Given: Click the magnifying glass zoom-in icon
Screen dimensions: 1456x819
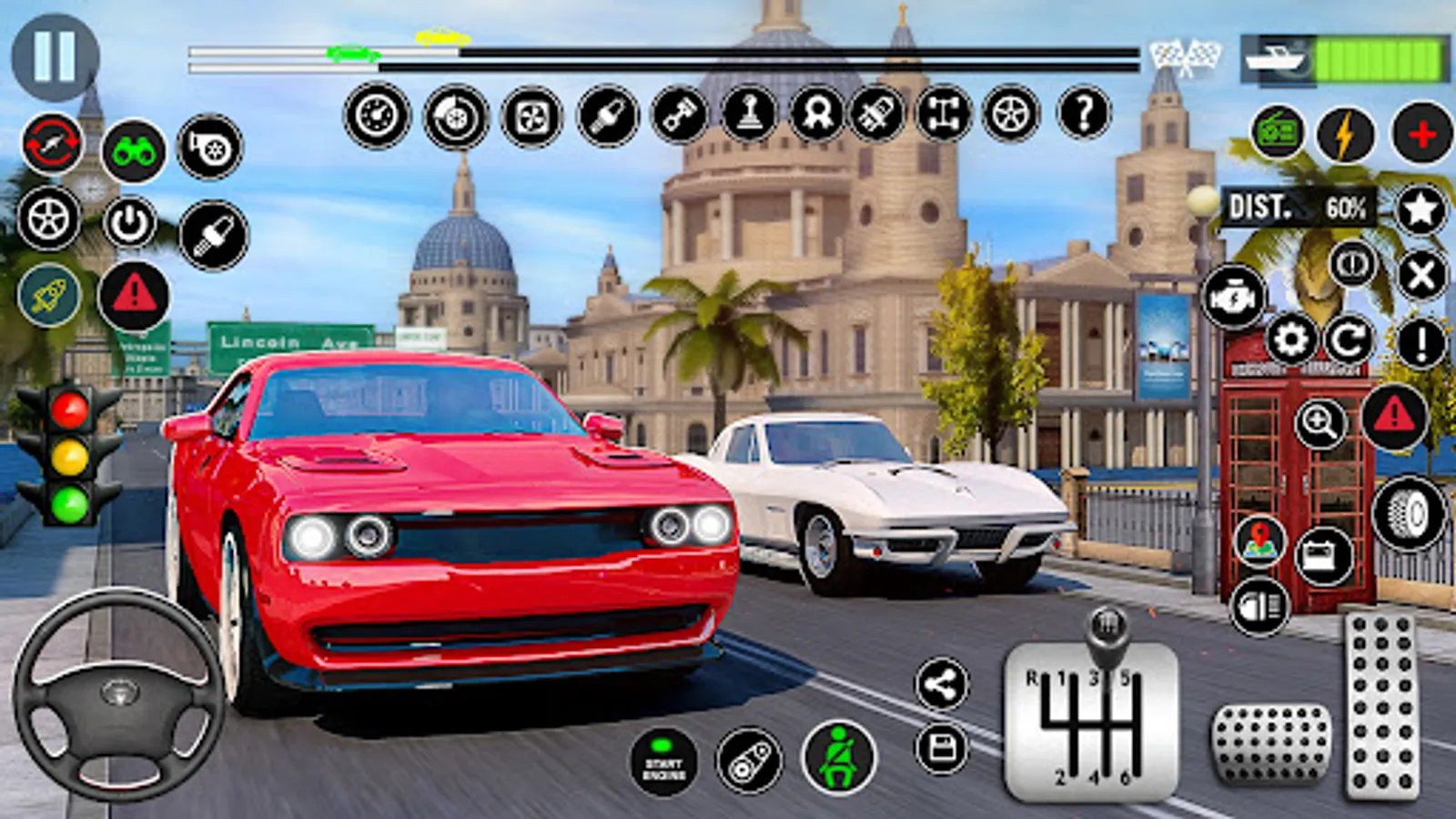Looking at the screenshot, I should 1320,422.
